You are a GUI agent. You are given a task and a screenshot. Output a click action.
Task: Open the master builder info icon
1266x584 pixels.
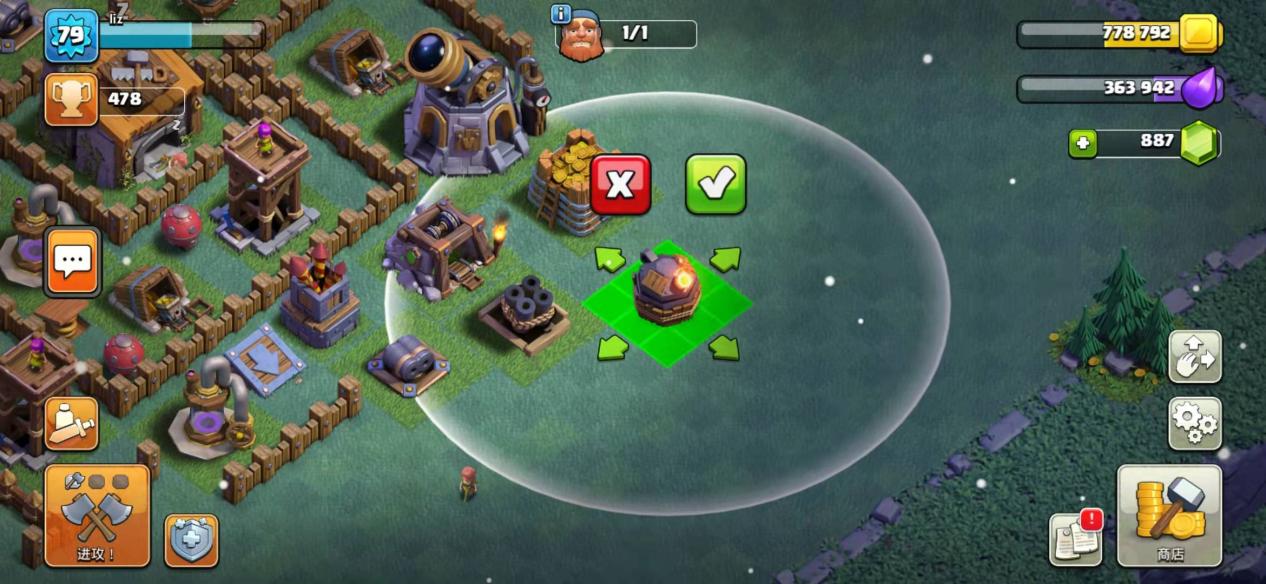(x=561, y=14)
